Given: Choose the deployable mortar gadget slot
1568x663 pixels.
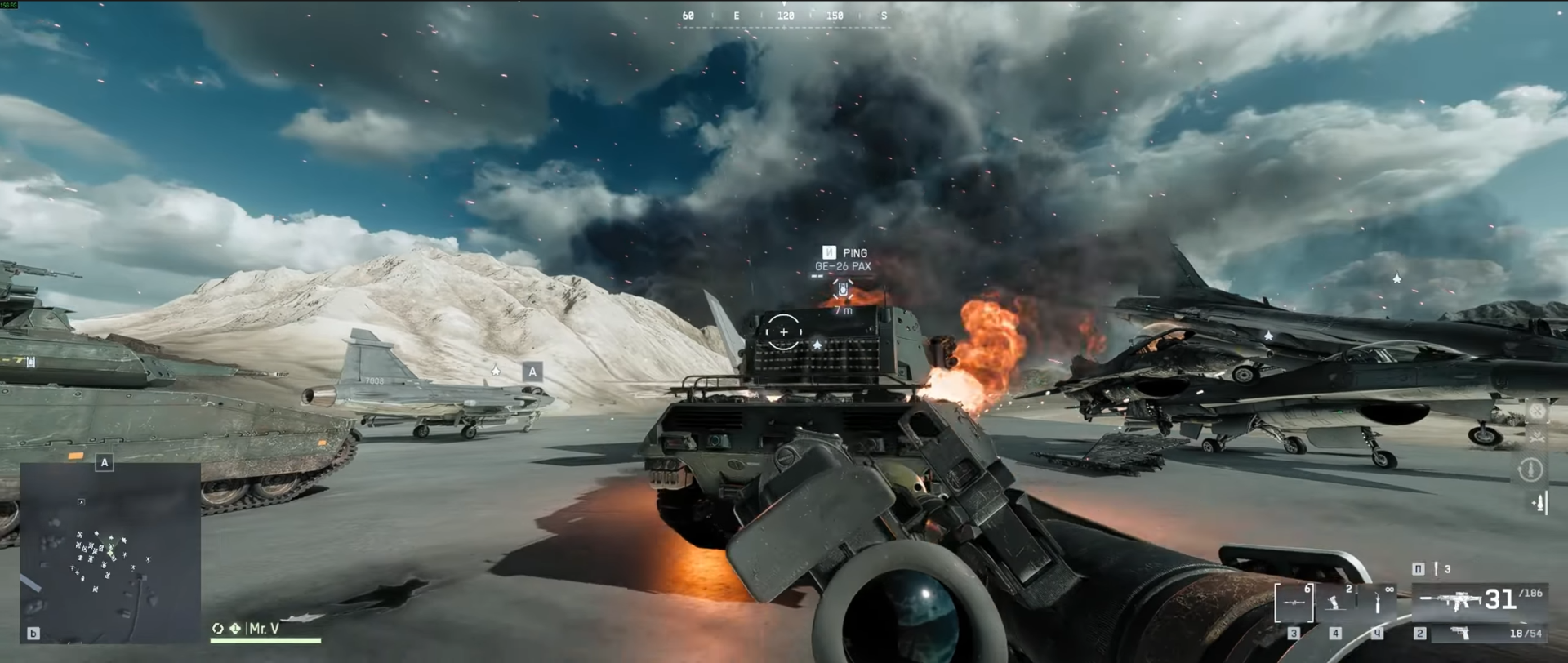Looking at the screenshot, I should pos(1335,603).
